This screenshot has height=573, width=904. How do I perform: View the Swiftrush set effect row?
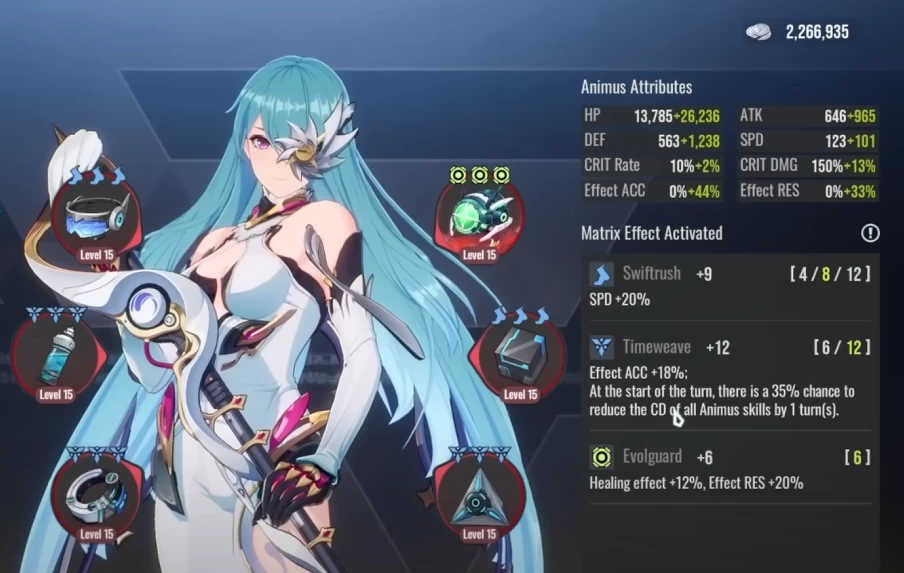729,286
